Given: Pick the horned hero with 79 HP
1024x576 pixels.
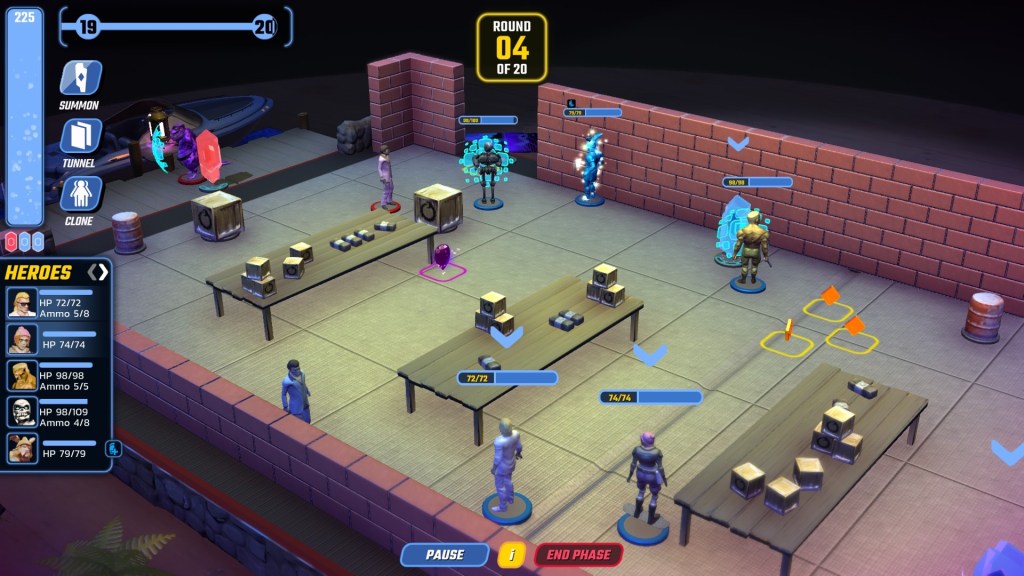Looking at the screenshot, I should coord(22,448).
